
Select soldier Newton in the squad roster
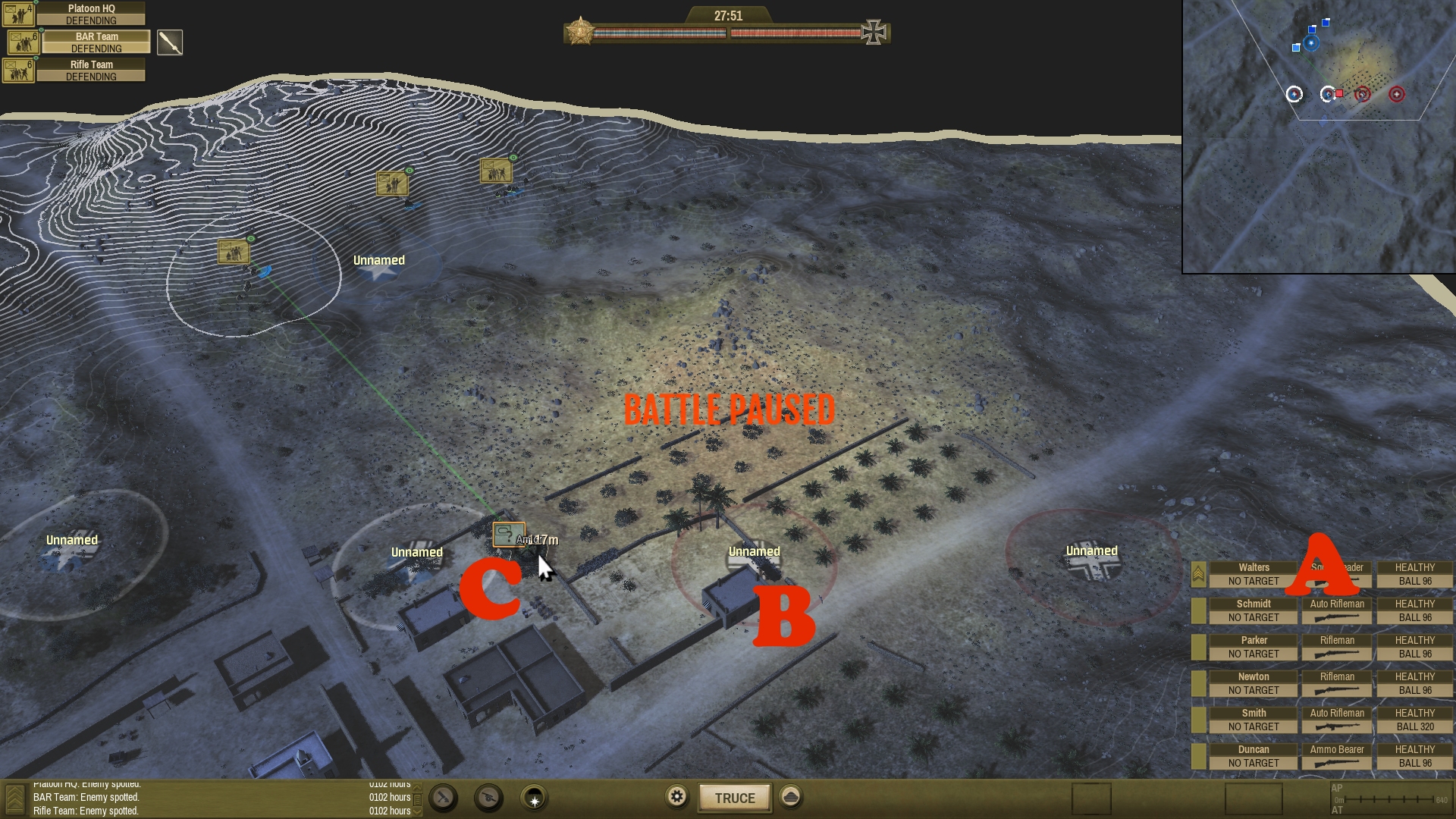click(1253, 683)
